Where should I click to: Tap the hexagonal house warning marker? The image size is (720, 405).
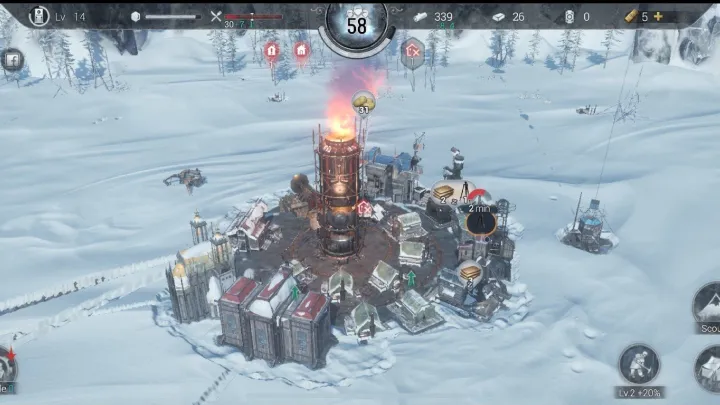412,50
